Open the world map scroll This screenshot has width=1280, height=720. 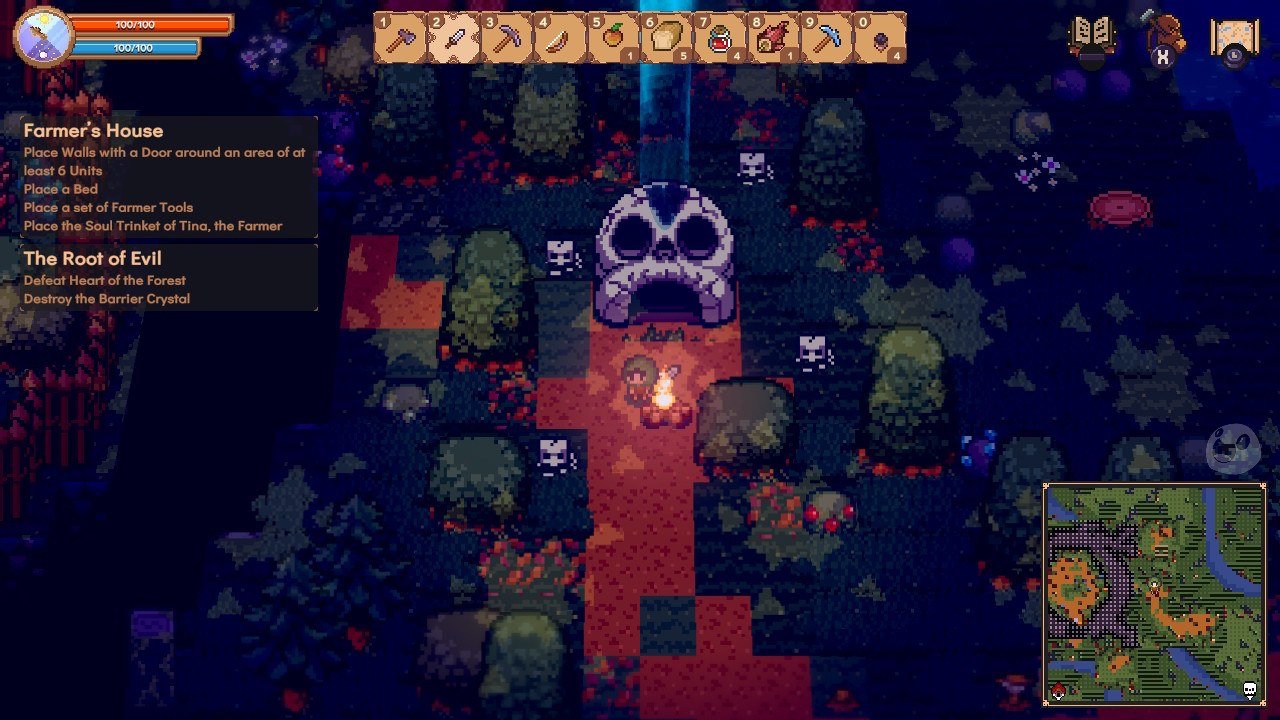pyautogui.click(x=1234, y=40)
